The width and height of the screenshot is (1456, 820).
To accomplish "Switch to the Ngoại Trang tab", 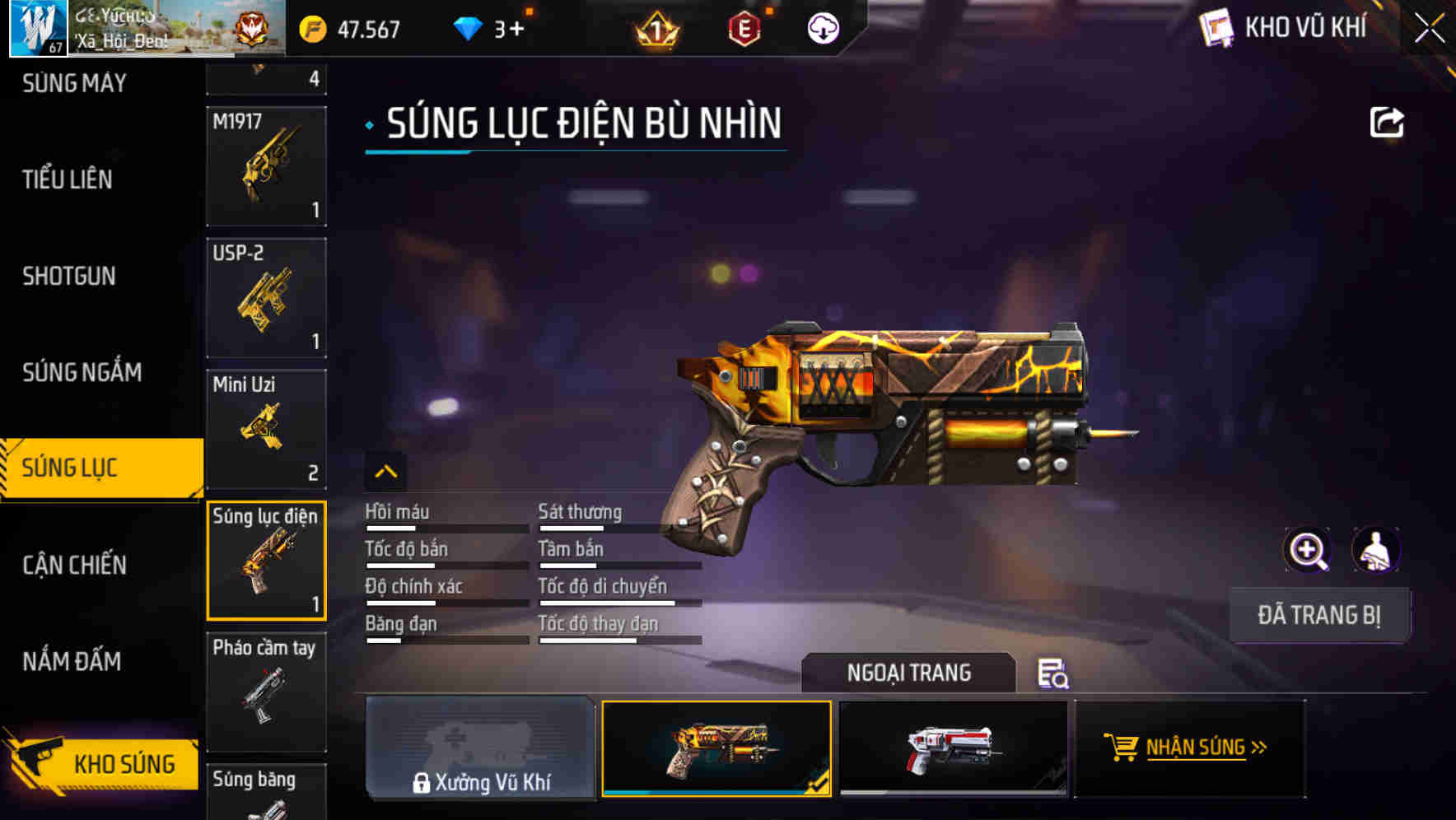I will click(x=910, y=673).
